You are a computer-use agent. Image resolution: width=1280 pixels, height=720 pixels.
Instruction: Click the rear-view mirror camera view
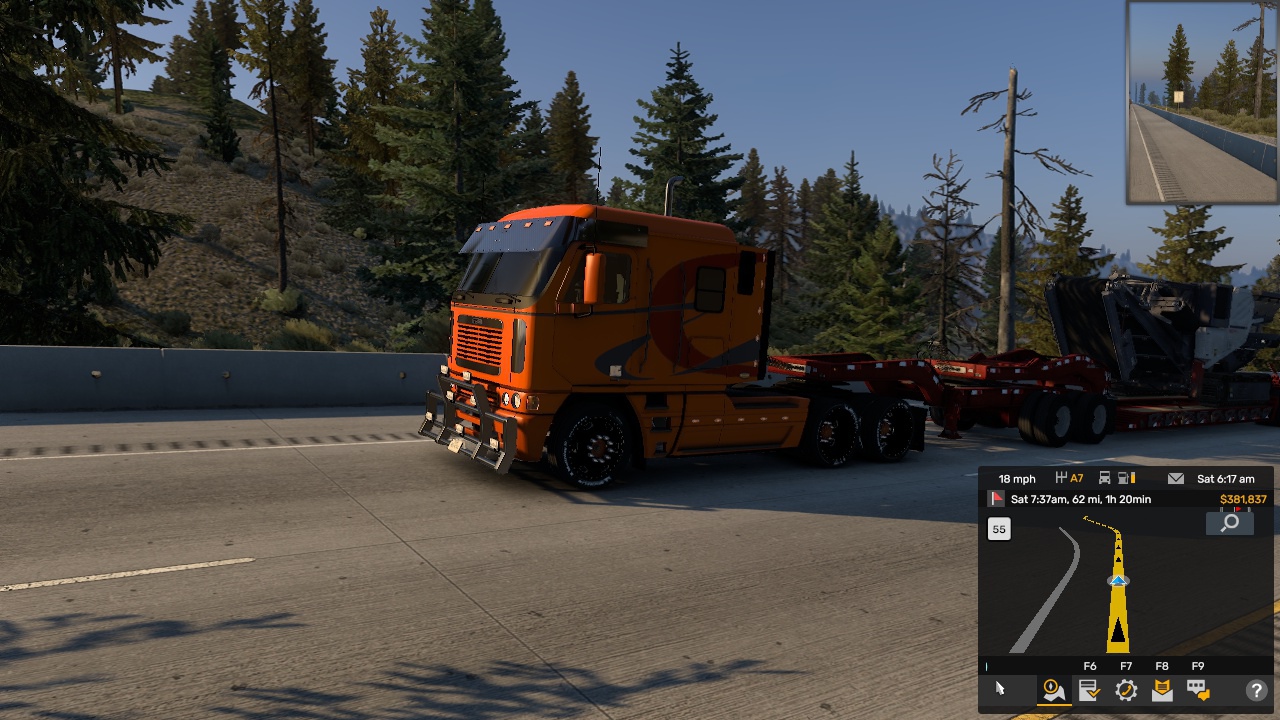tap(1203, 102)
